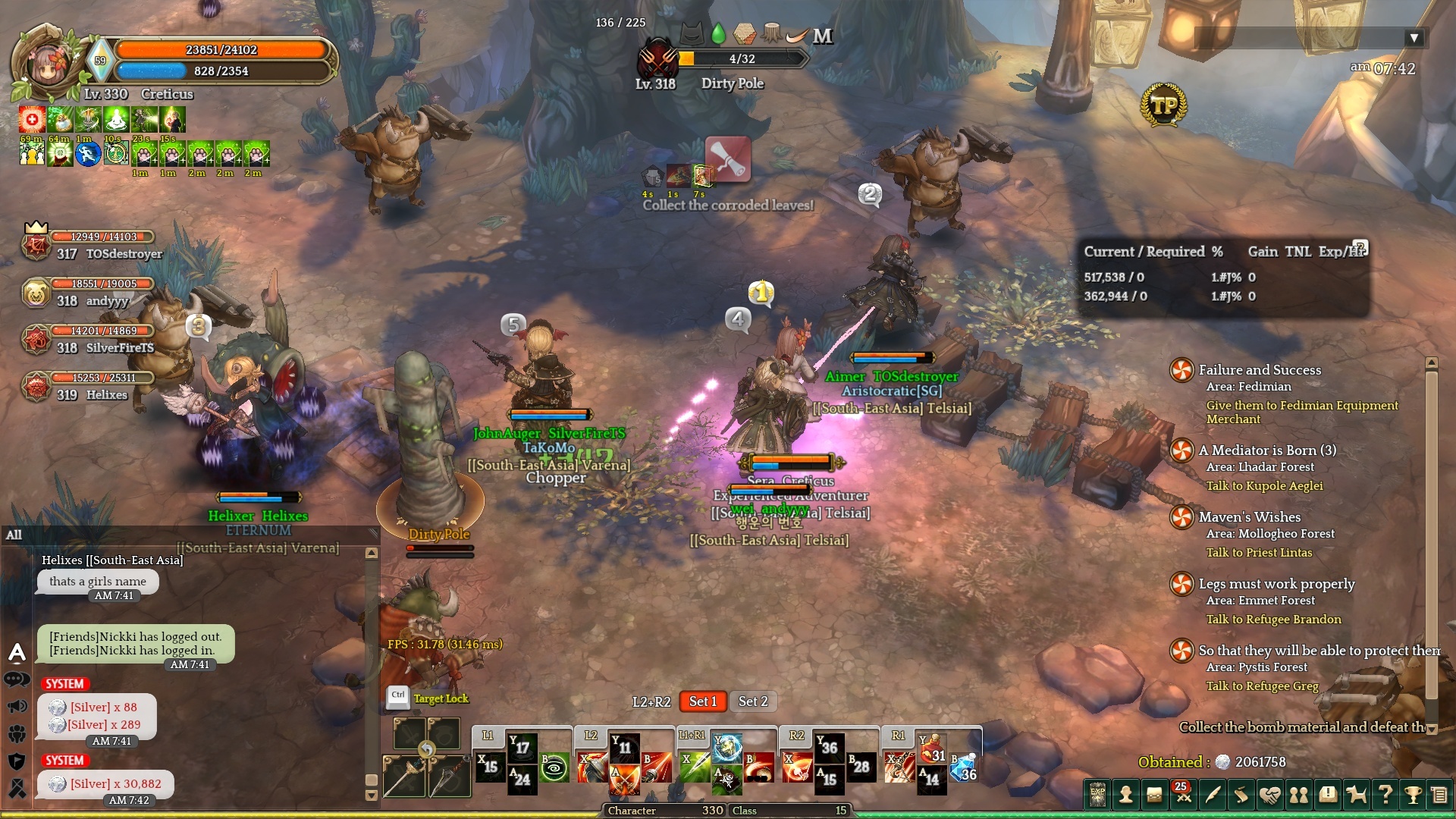
Task: Click the question mark help icon
Action: click(x=1385, y=795)
